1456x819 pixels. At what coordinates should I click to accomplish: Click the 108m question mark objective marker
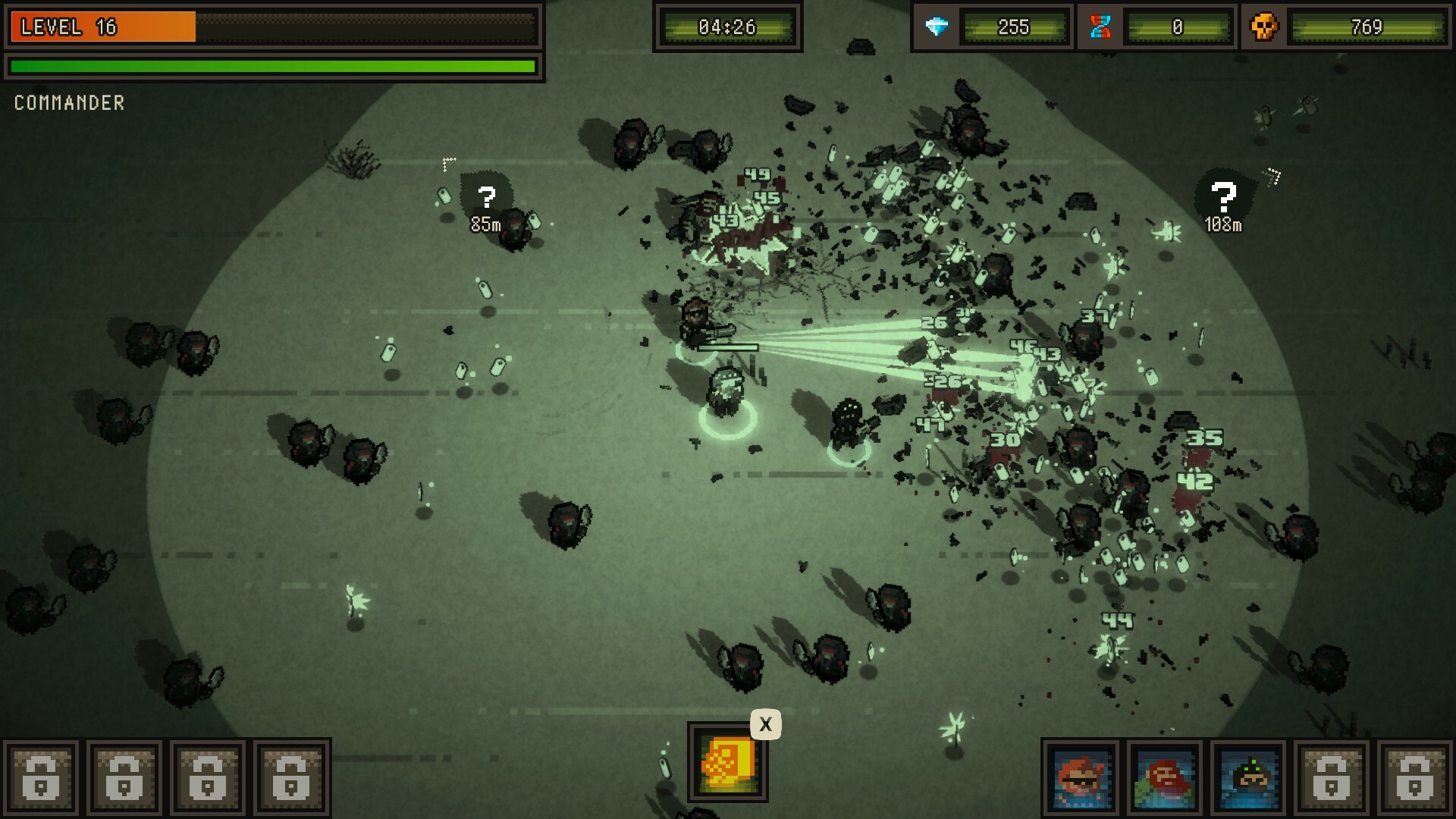click(1222, 199)
